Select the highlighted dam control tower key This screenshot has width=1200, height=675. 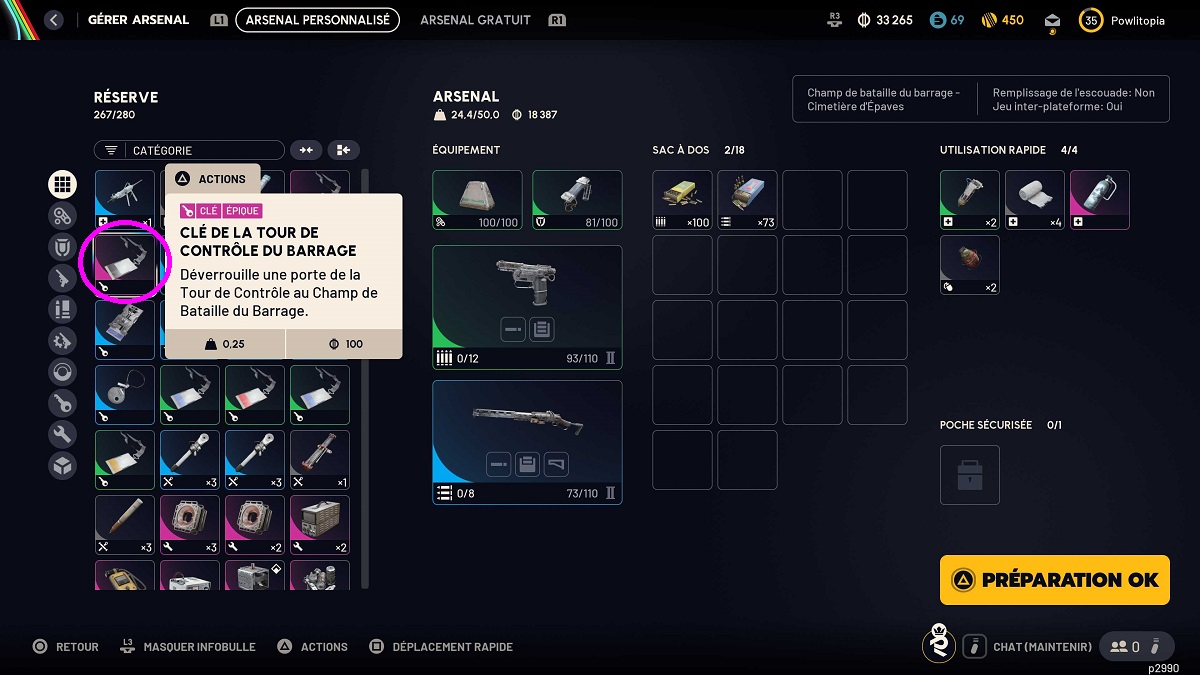(125, 265)
